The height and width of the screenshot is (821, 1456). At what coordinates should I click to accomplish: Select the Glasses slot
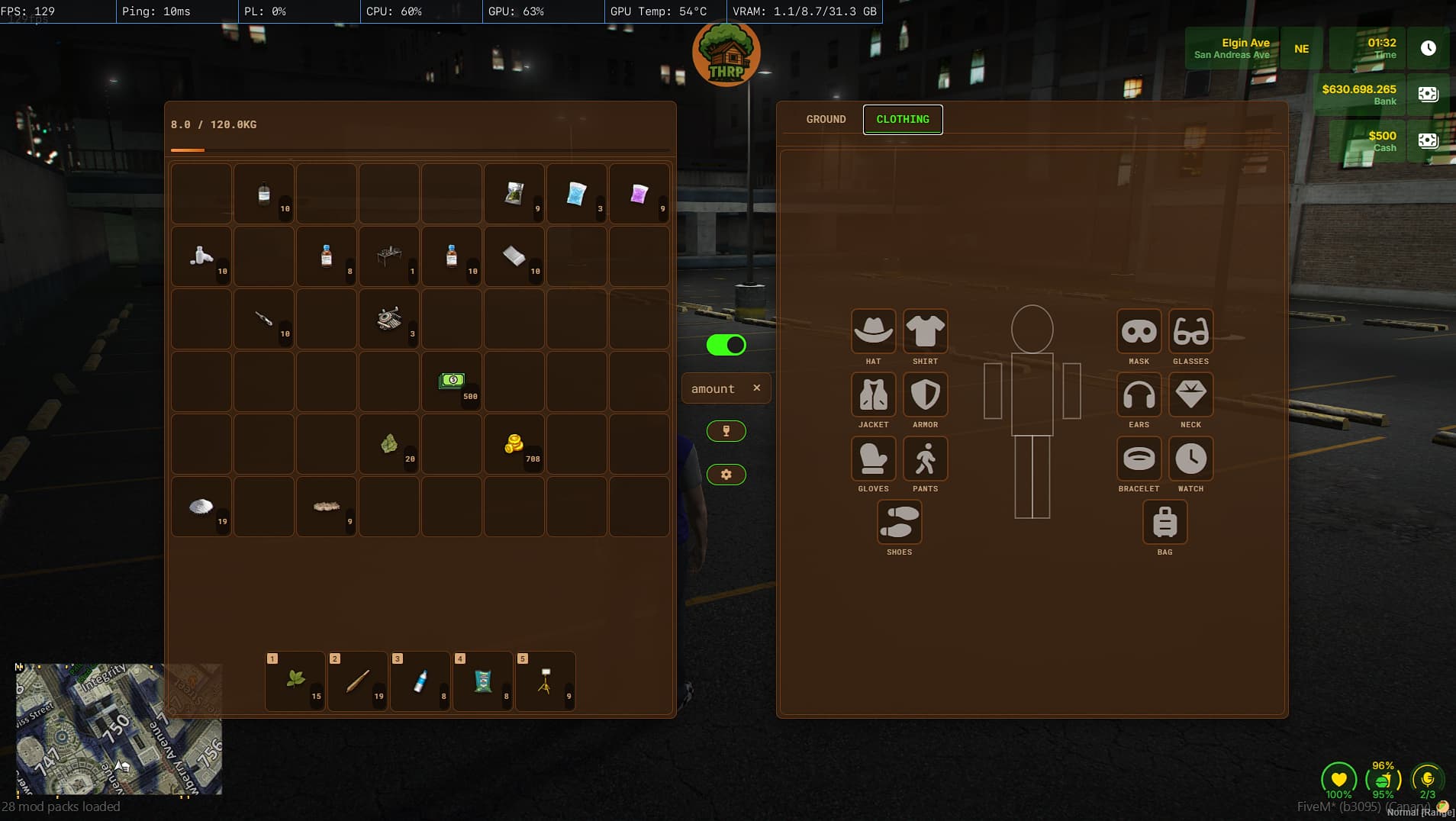tap(1190, 331)
